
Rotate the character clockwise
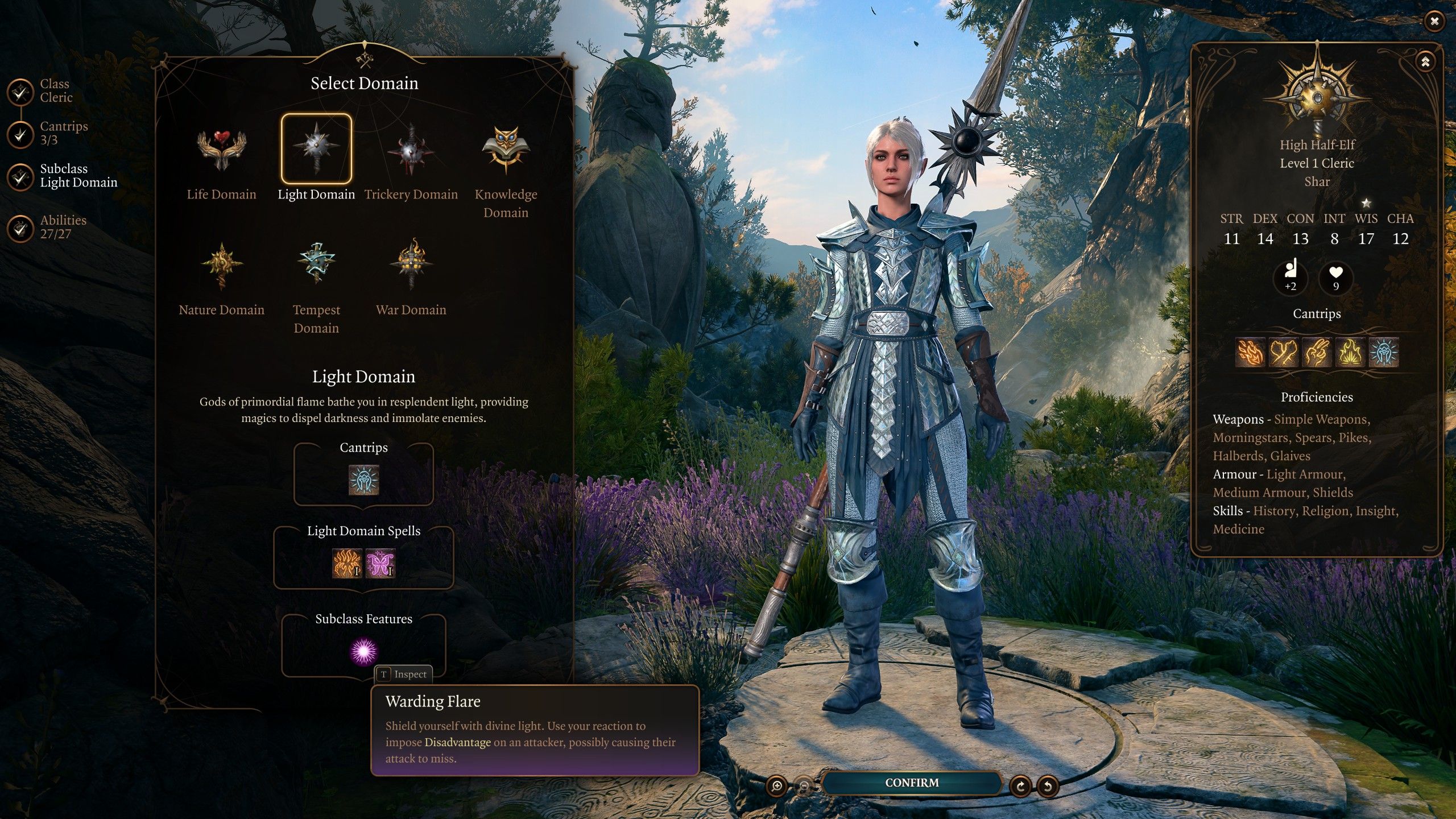pyautogui.click(x=1021, y=786)
